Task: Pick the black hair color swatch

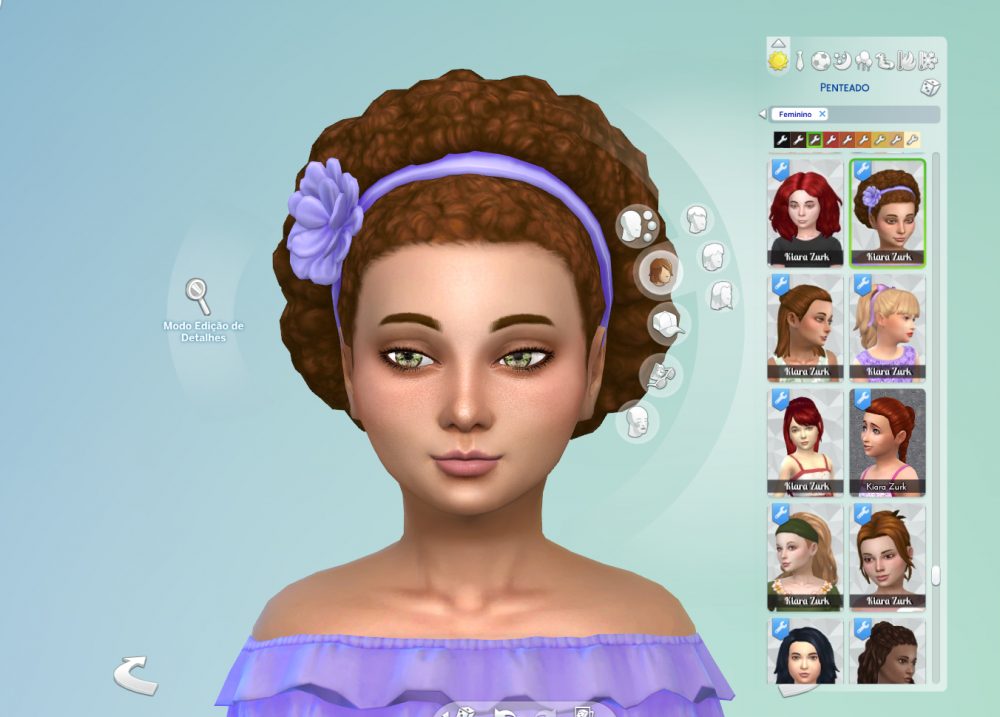Action: coord(782,140)
